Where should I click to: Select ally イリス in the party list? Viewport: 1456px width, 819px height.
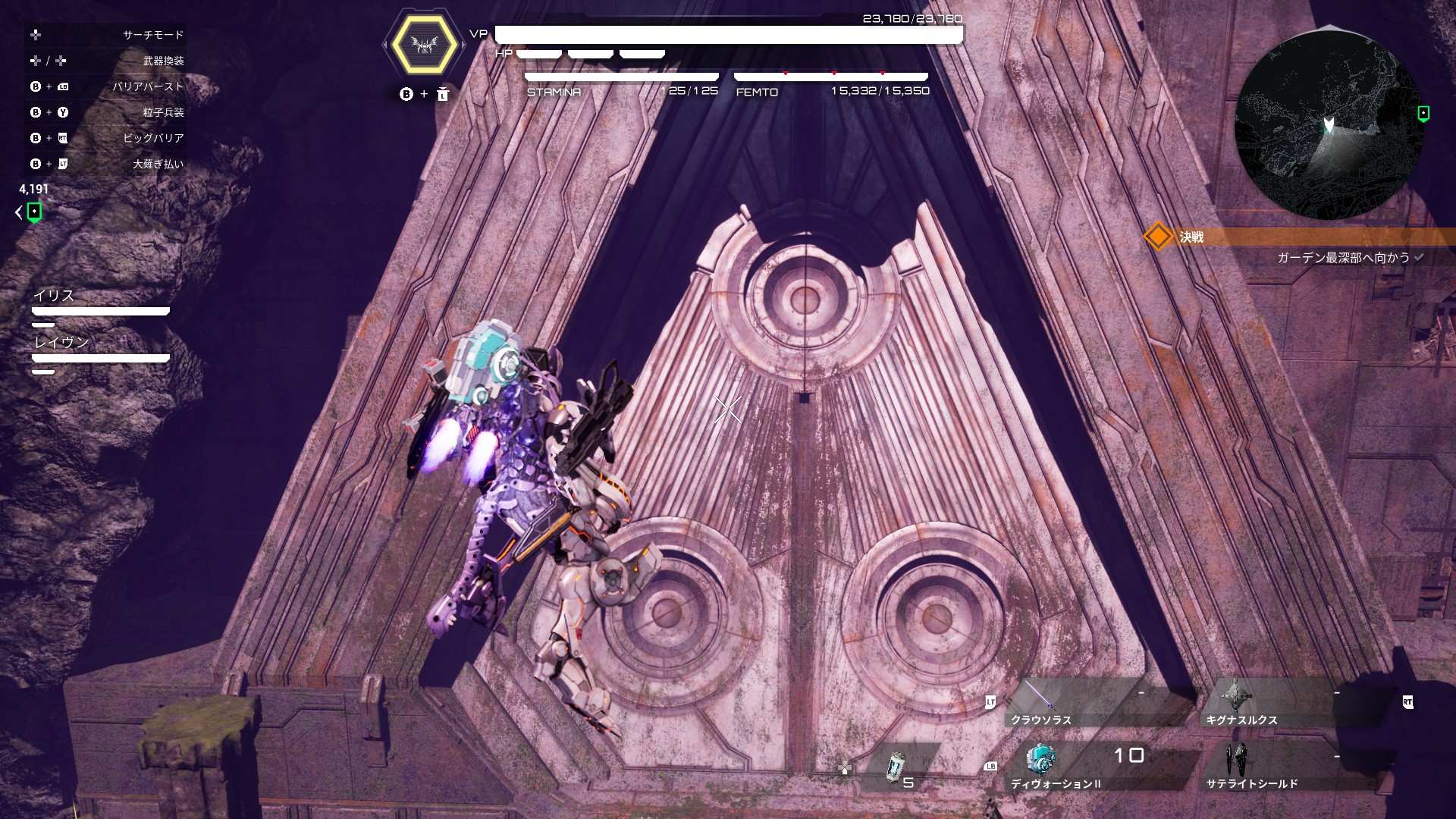[55, 296]
